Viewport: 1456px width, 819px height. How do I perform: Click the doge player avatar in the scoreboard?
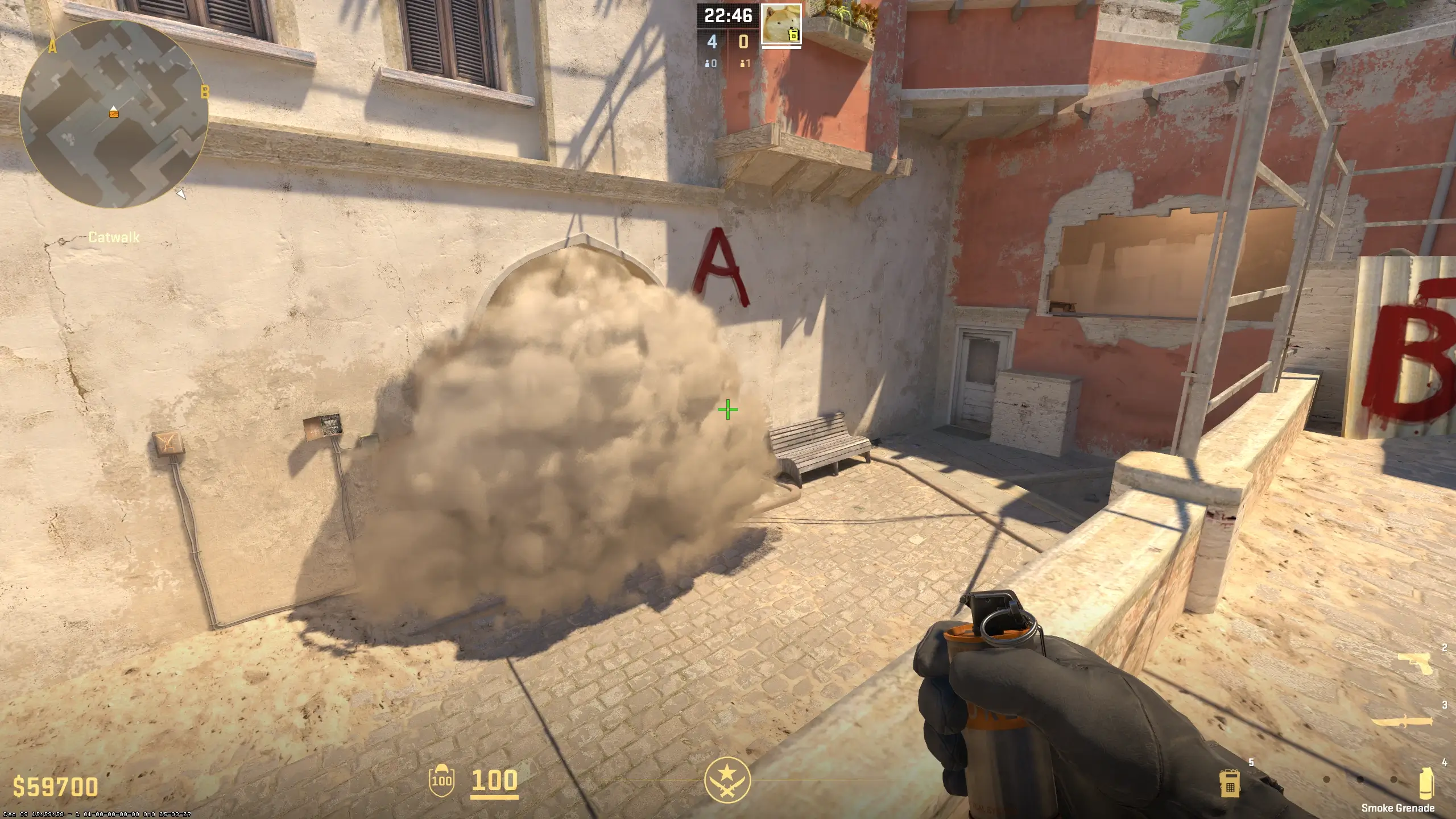click(781, 23)
